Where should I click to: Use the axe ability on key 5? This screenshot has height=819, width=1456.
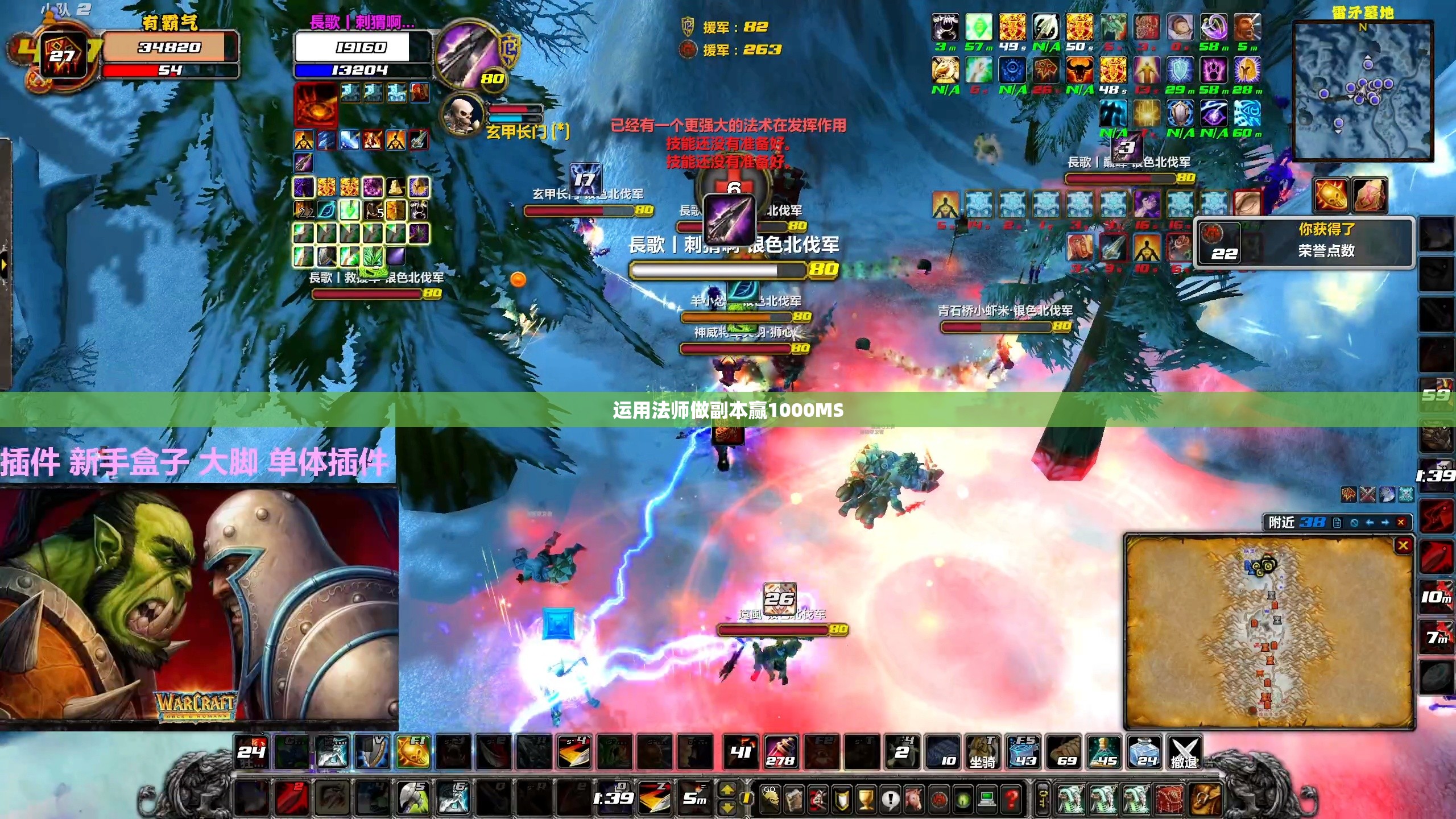point(412,798)
